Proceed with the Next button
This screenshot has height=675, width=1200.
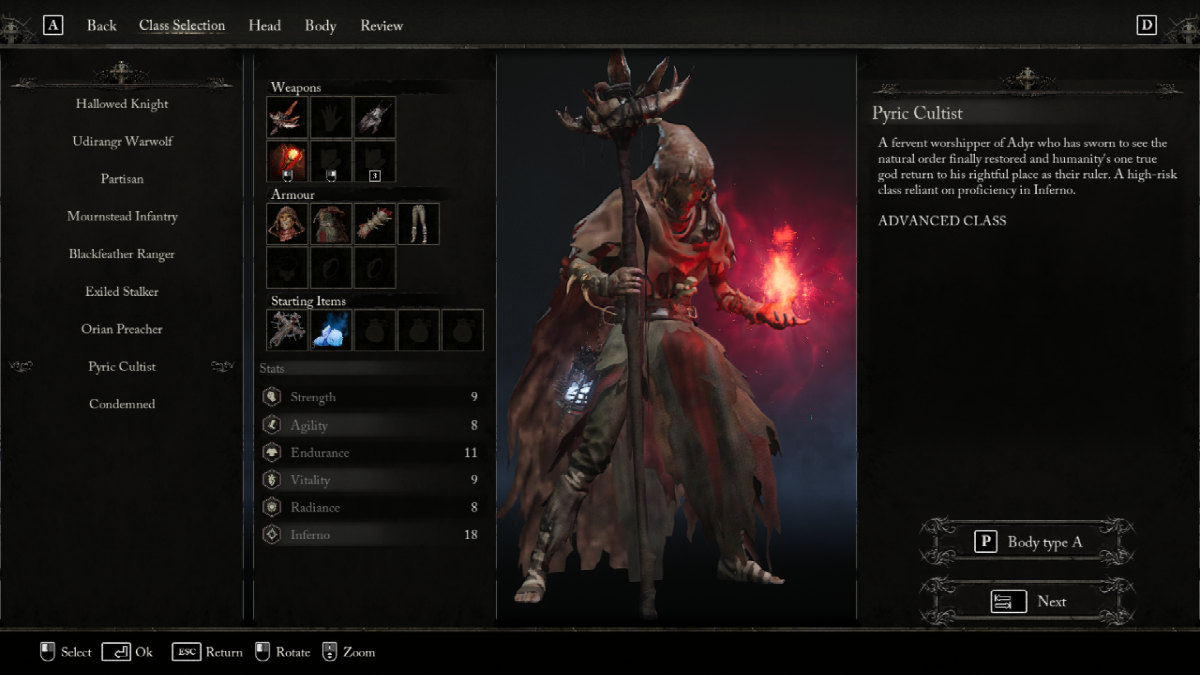point(1028,601)
